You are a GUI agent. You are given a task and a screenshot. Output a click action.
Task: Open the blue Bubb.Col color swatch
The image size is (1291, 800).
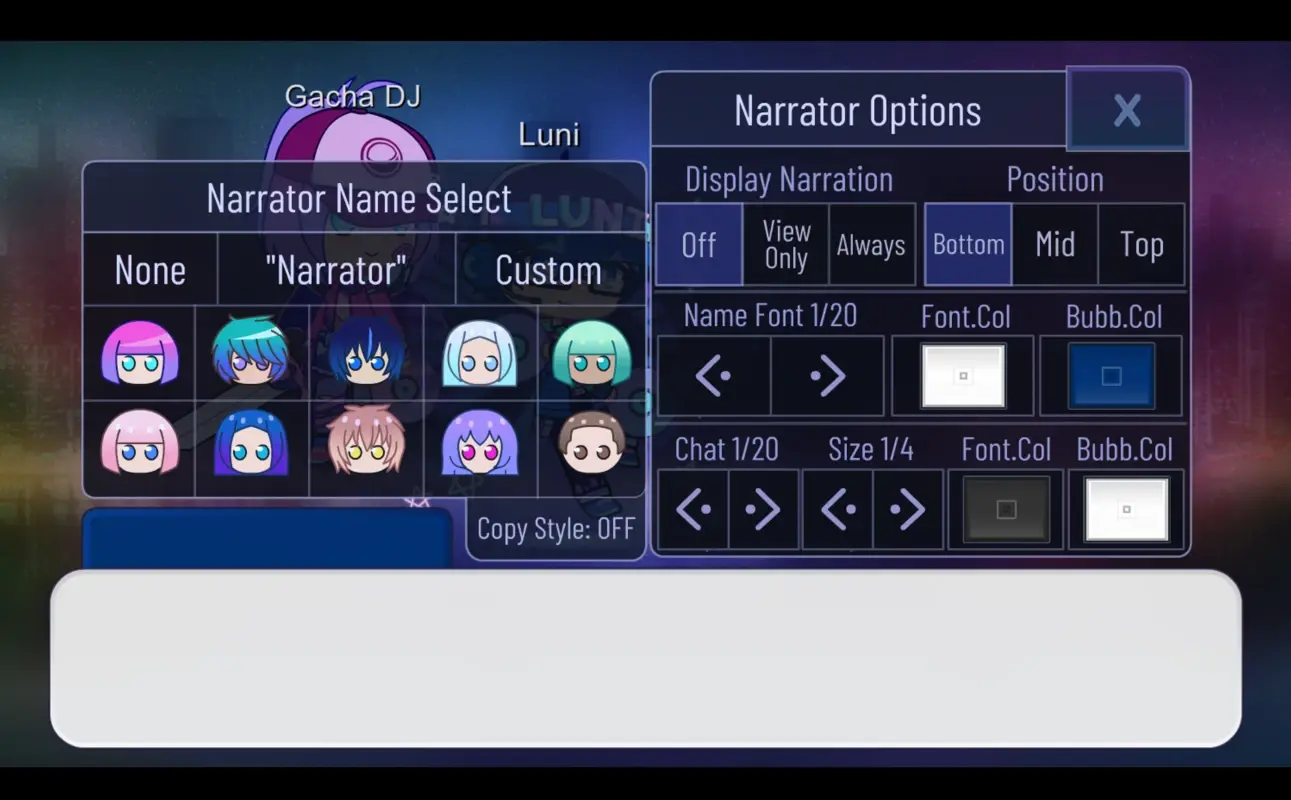(1111, 375)
